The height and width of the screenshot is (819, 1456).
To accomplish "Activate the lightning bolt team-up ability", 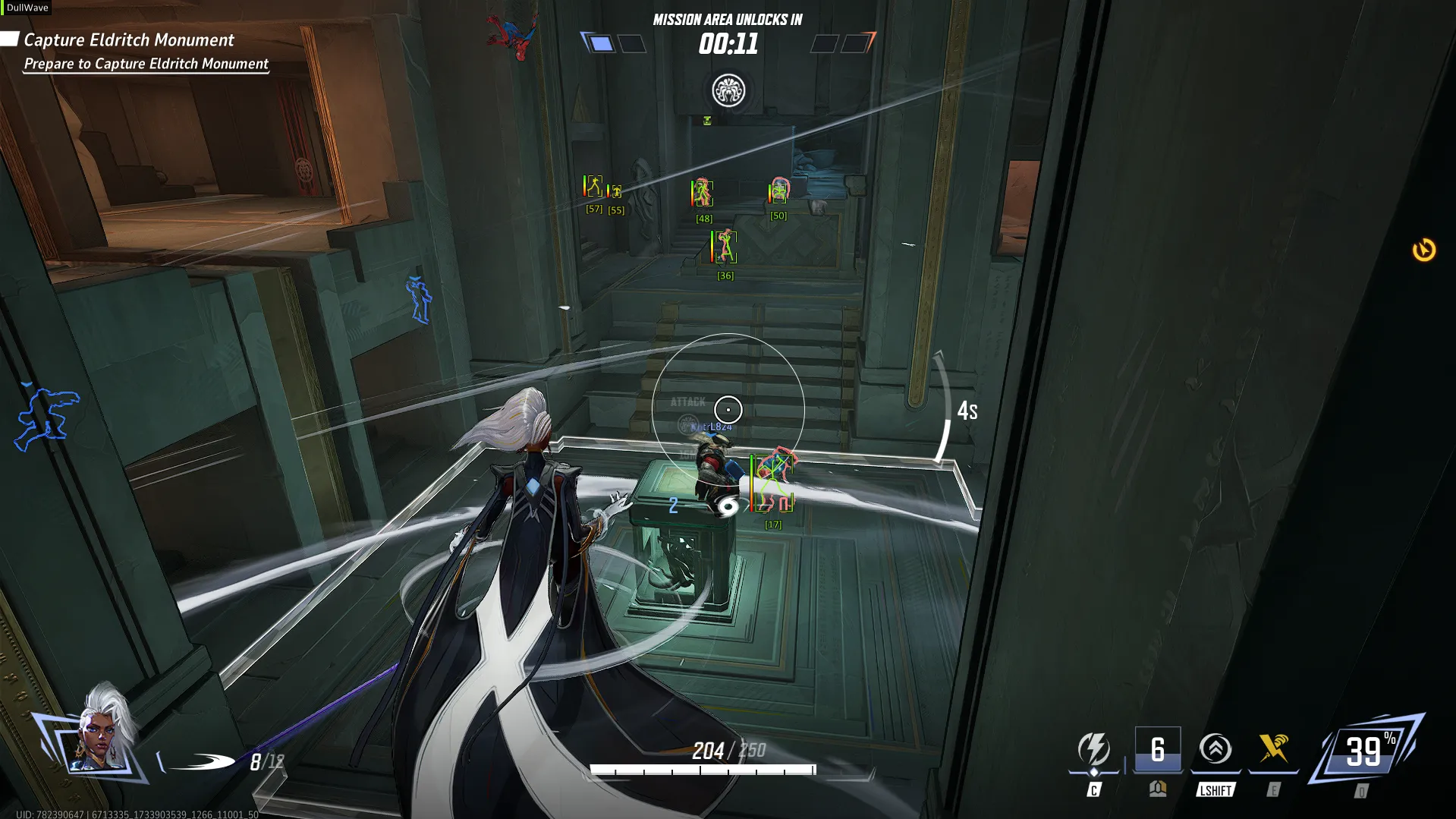I will click(x=1093, y=750).
